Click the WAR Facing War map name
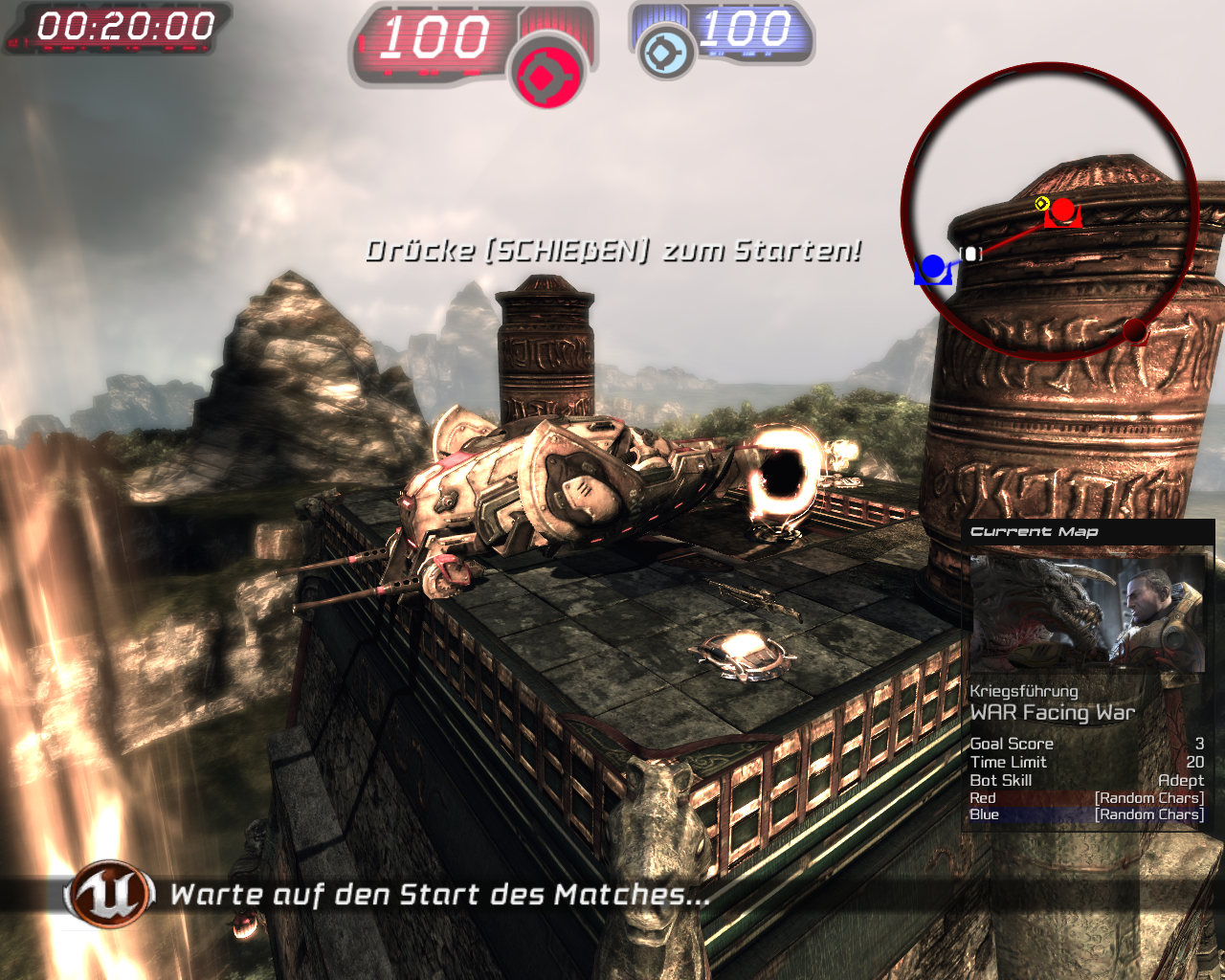The image size is (1225, 980). point(1052,712)
